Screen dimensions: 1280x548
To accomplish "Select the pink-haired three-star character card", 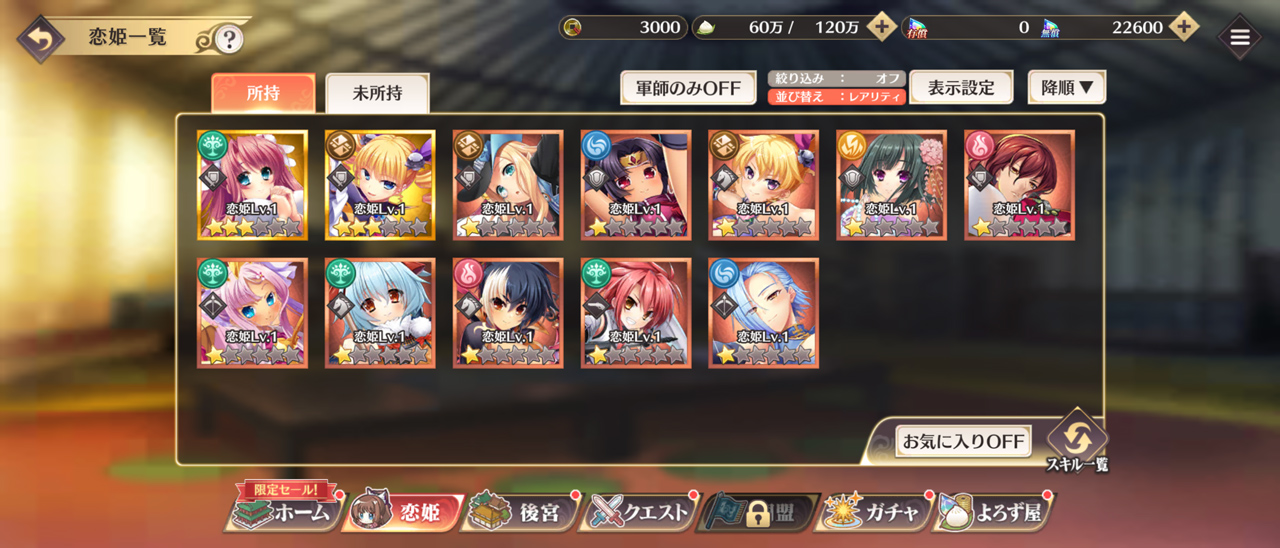I will [252, 185].
